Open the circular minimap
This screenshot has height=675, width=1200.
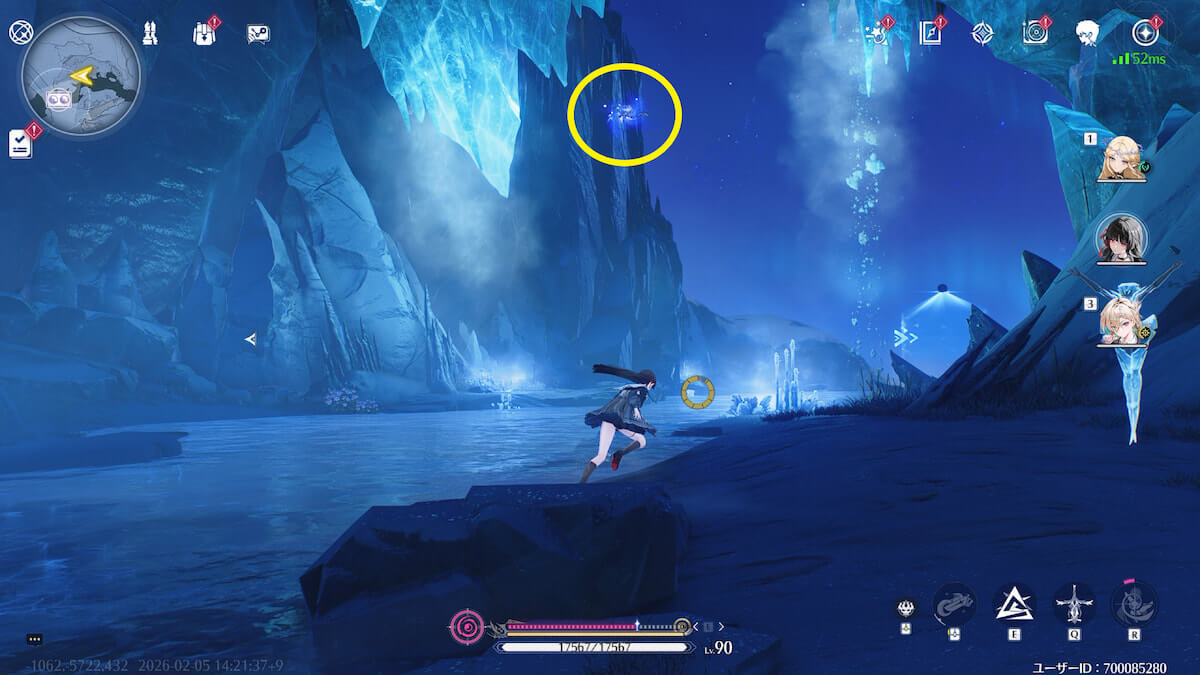pyautogui.click(x=81, y=76)
